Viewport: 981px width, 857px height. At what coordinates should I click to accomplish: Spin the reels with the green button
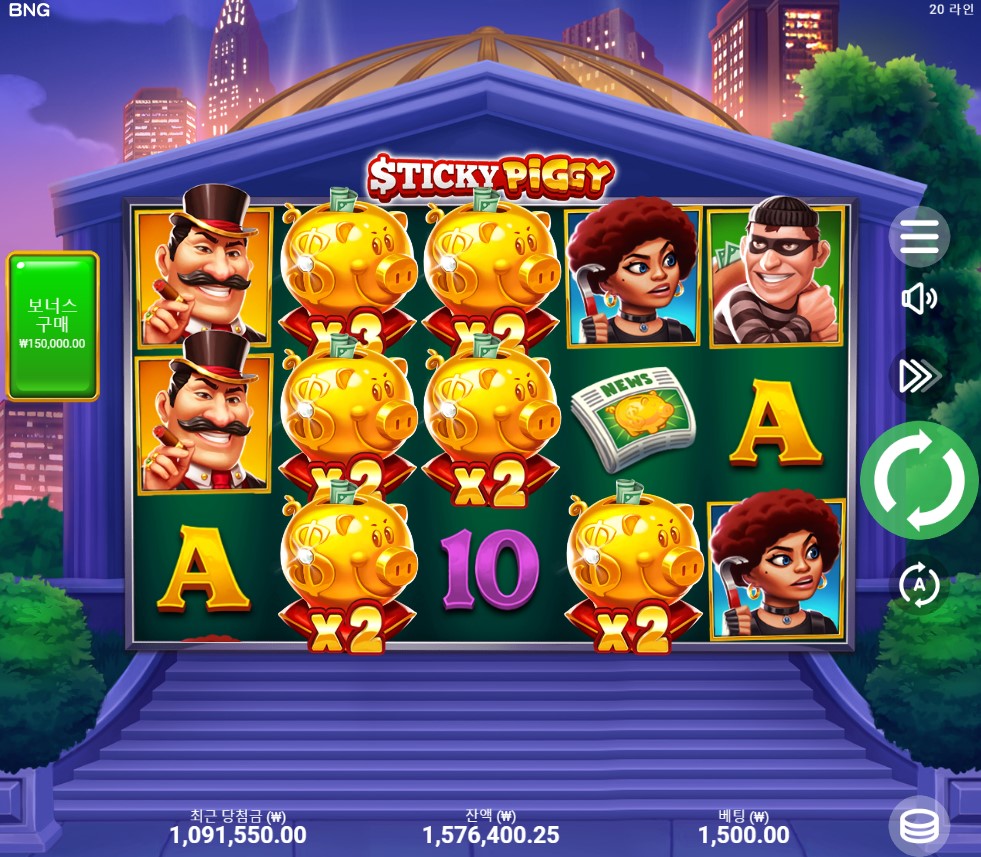point(919,480)
